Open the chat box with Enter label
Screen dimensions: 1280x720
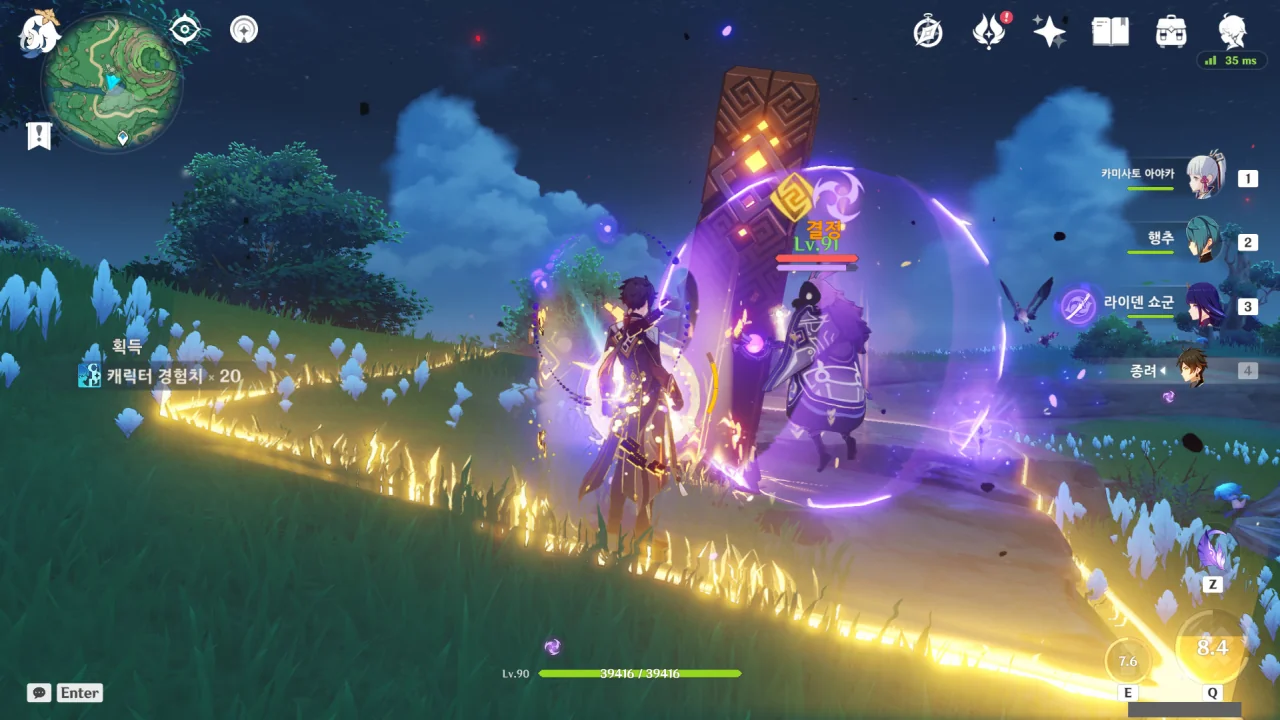pos(66,692)
